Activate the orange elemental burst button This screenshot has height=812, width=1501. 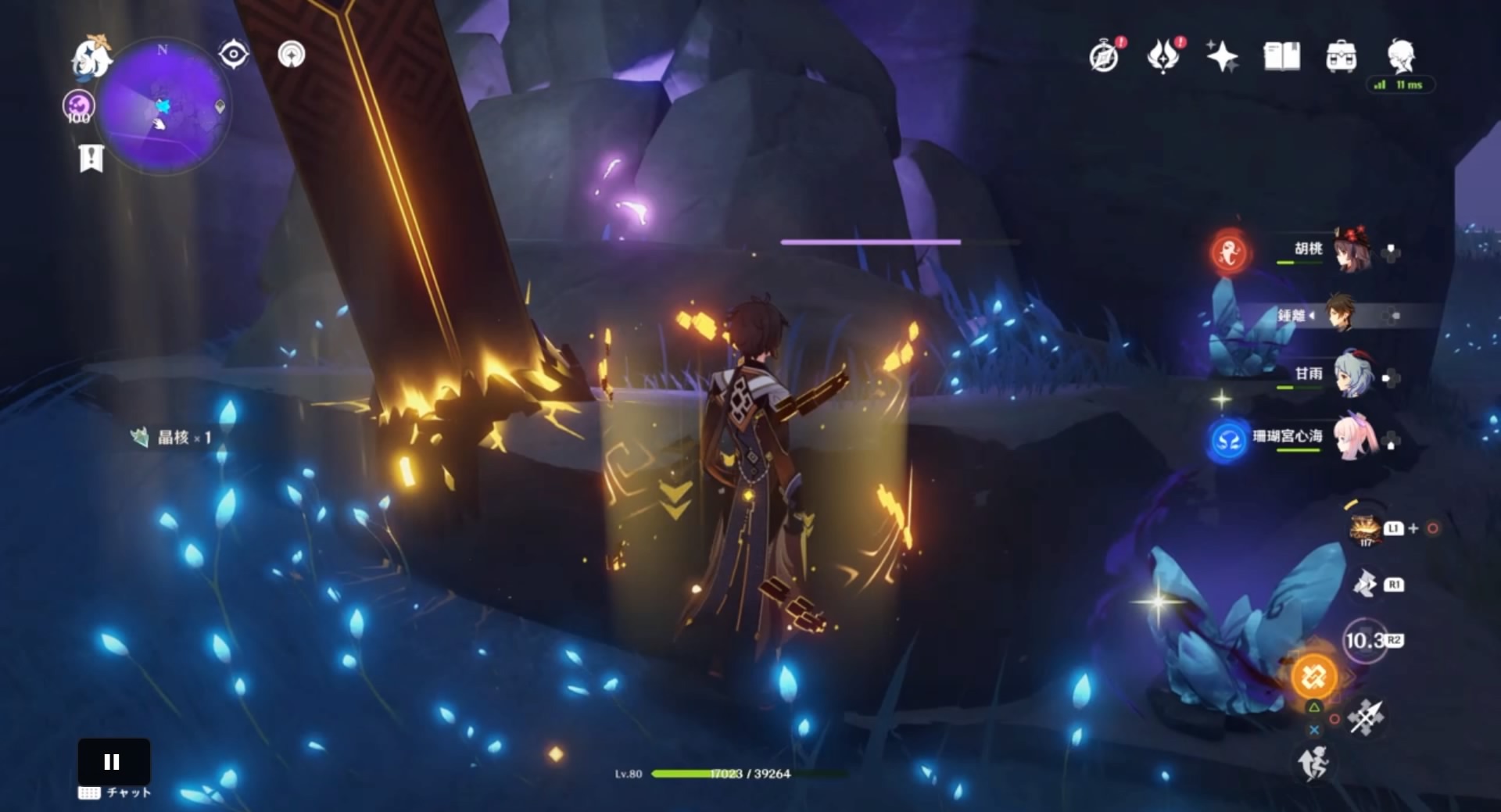(x=1313, y=676)
